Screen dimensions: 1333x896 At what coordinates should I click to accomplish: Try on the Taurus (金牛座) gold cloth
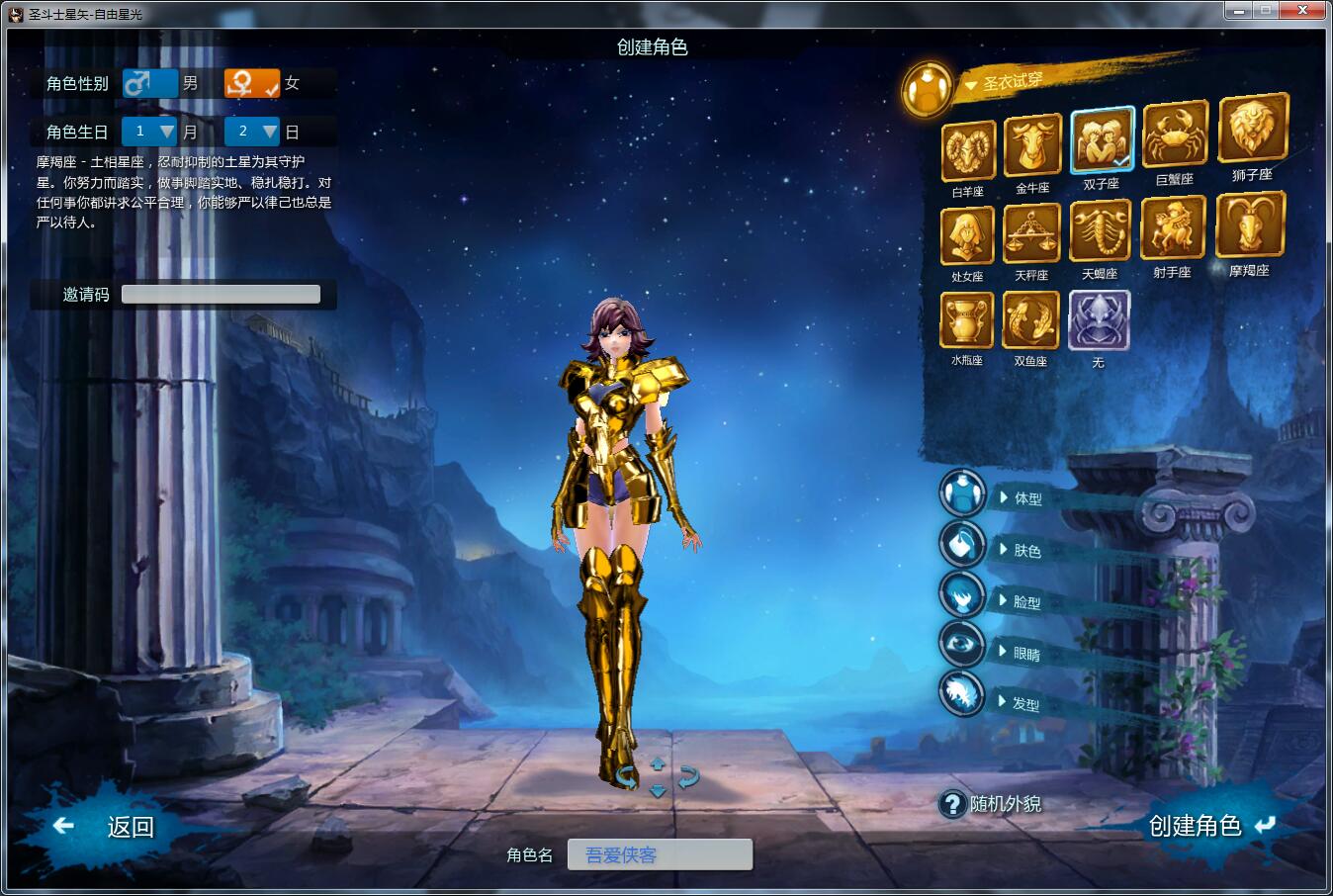(x=1032, y=145)
